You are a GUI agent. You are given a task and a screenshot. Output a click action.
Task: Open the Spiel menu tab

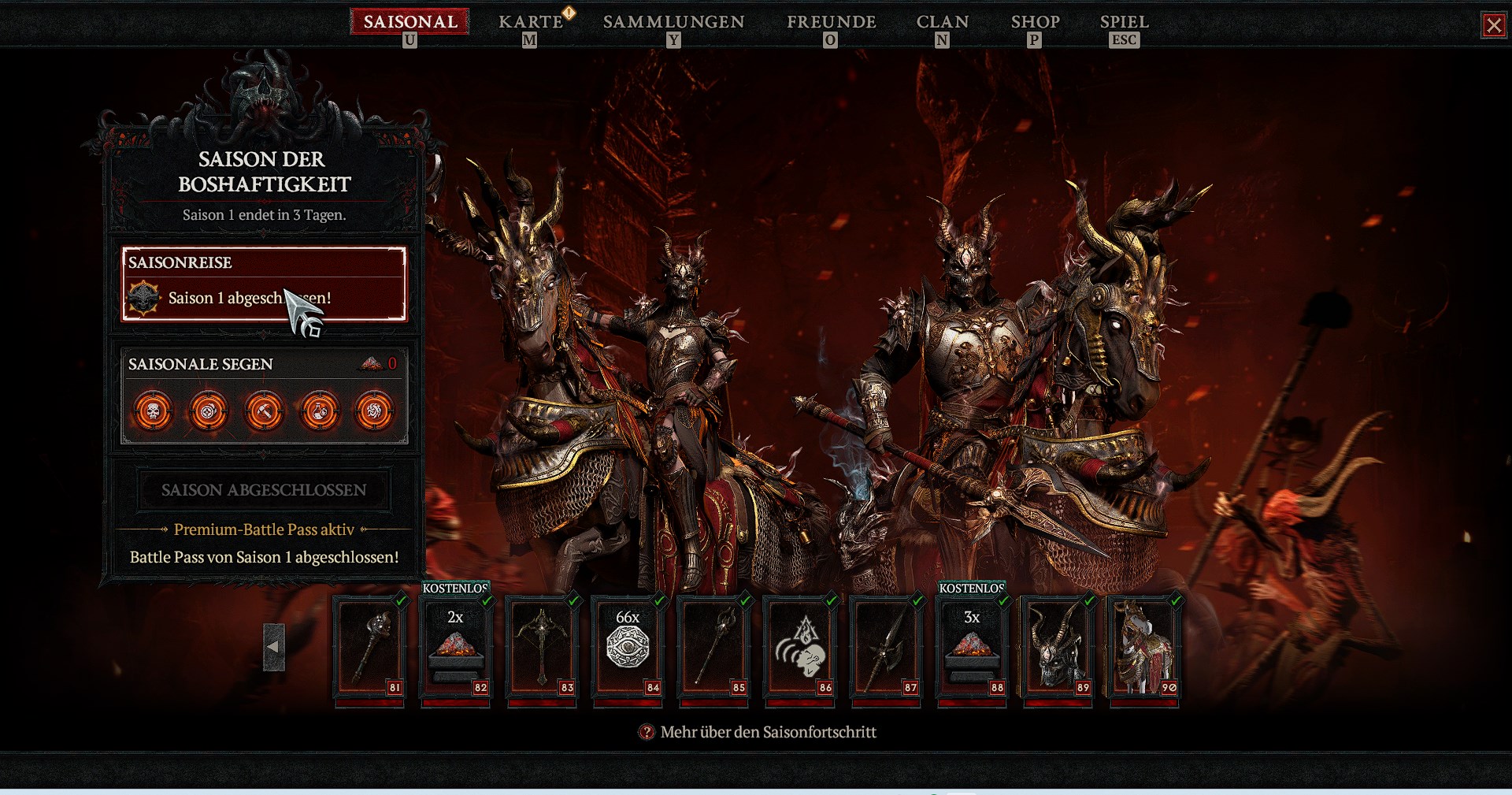[x=1124, y=22]
